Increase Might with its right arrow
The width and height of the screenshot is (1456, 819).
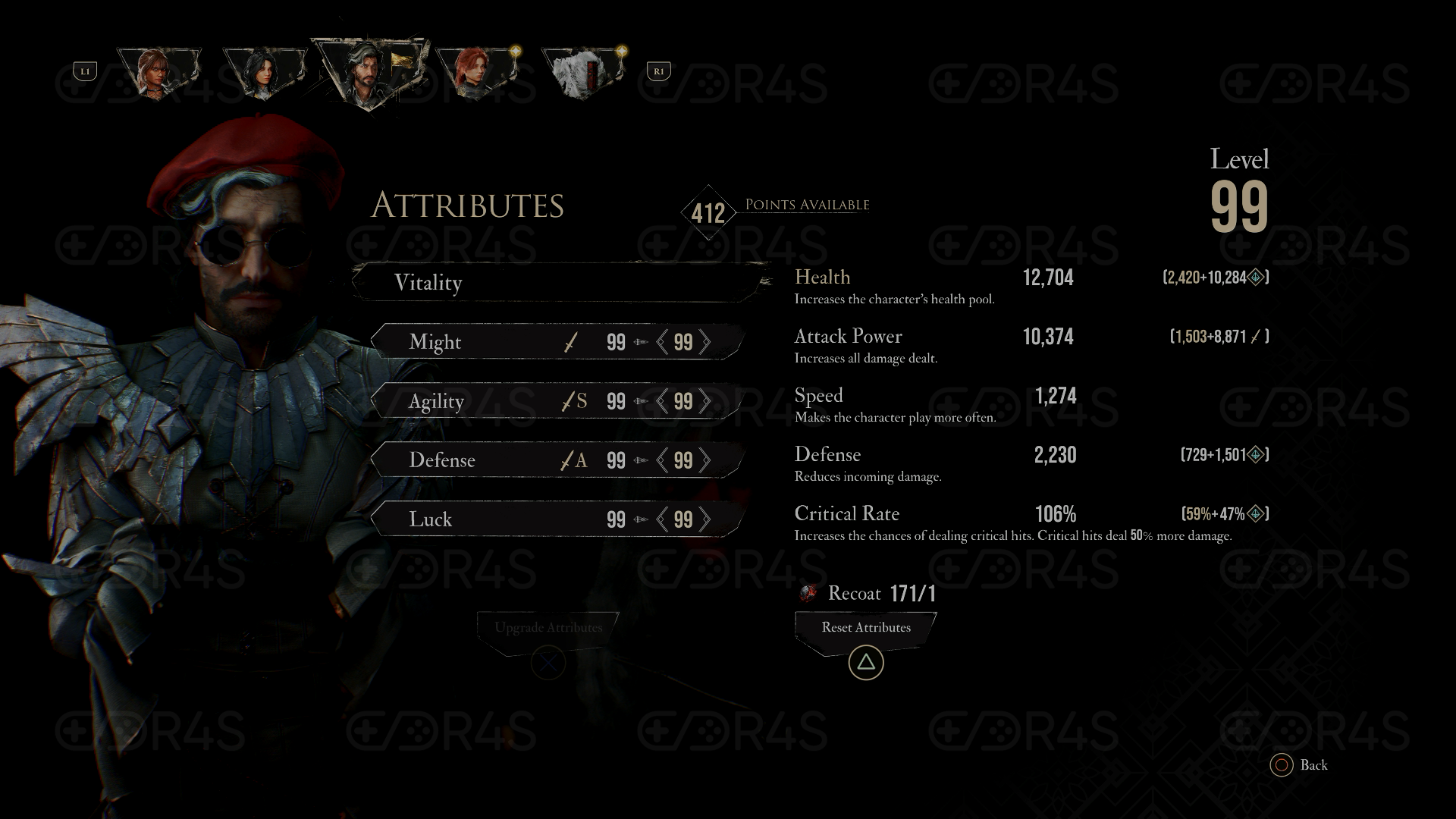705,342
